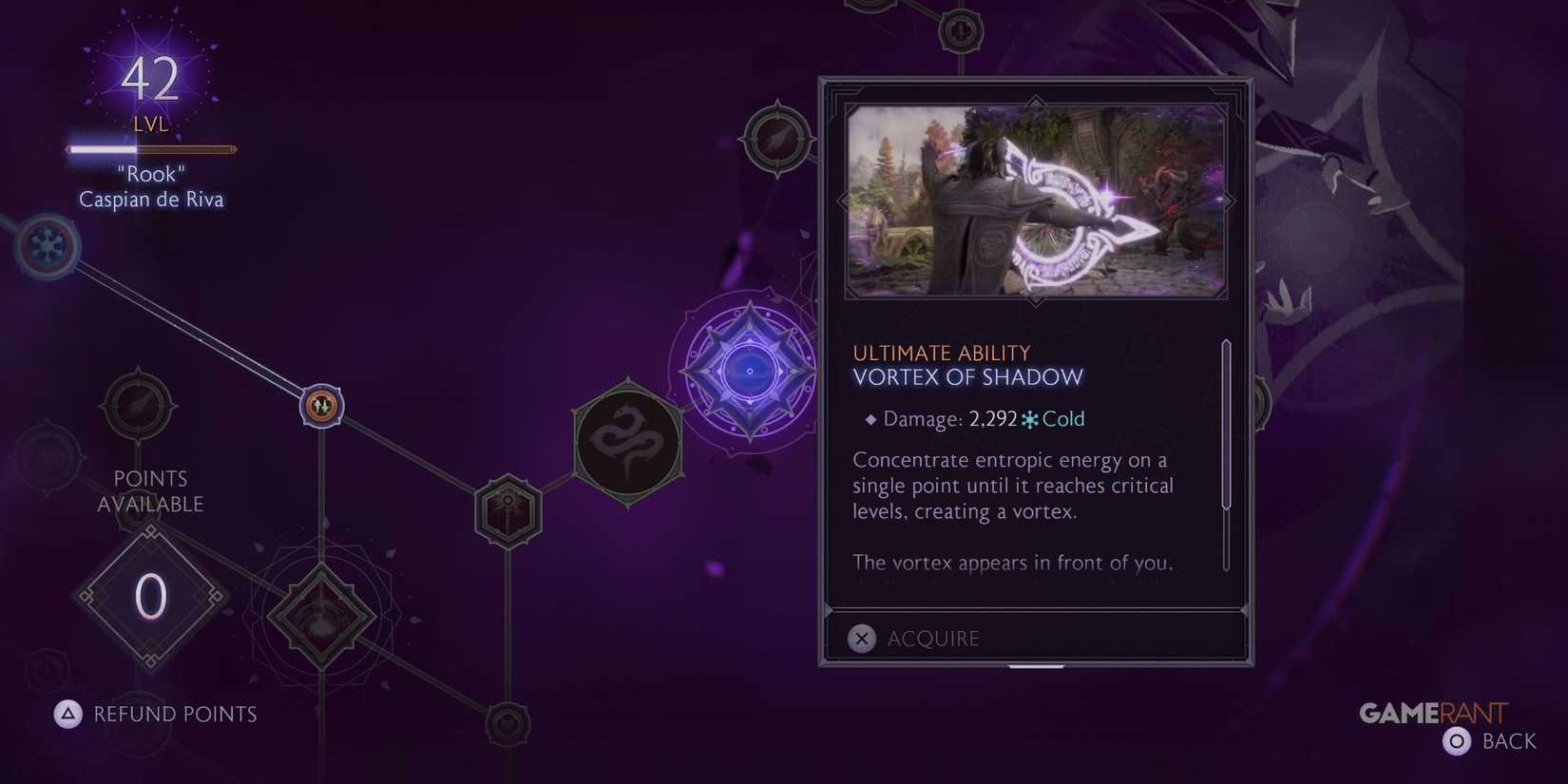Image resolution: width=1568 pixels, height=784 pixels.
Task: Click the XP progress bar below level 42
Action: tap(150, 148)
